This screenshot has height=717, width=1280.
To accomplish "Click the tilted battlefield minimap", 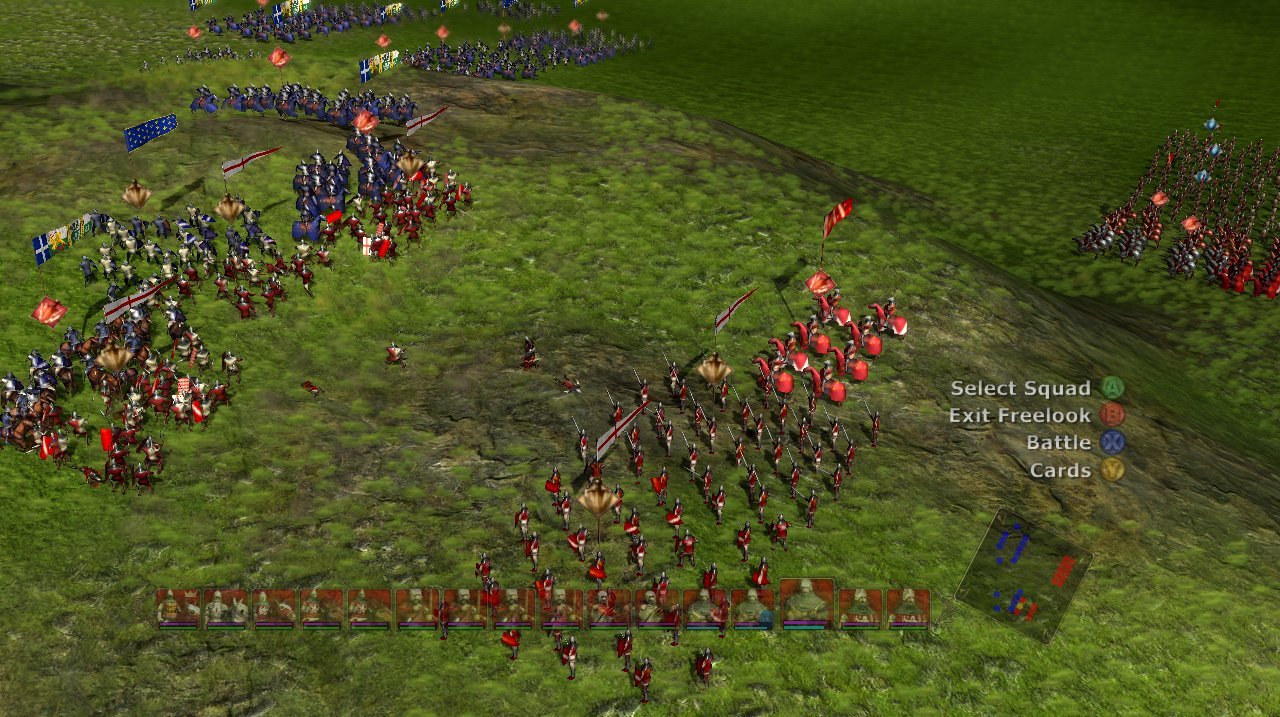I will (x=1023, y=575).
